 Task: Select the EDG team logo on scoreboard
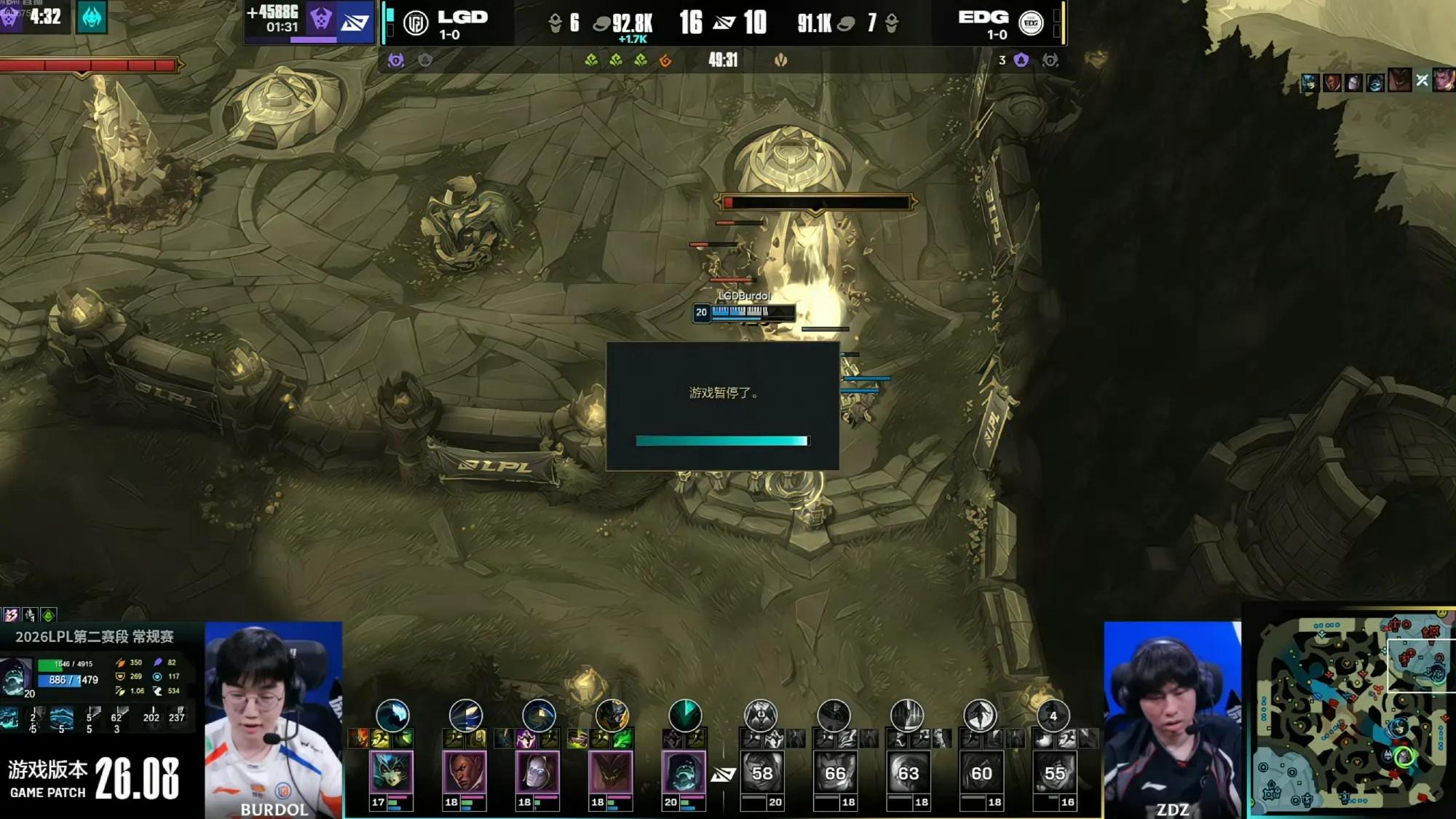[1030, 24]
